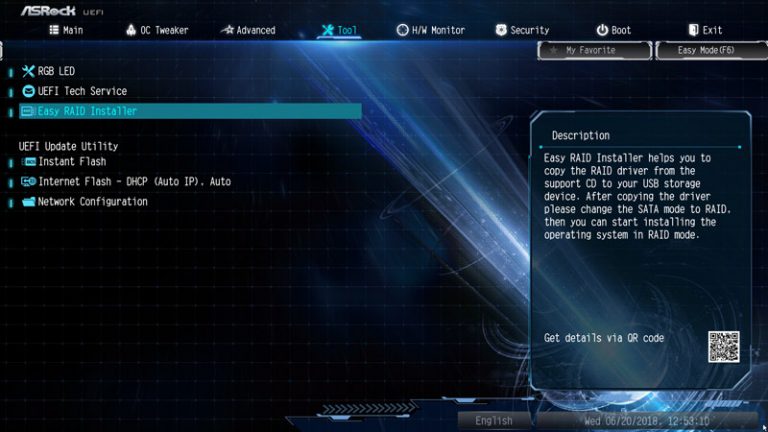The width and height of the screenshot is (768, 432).
Task: Select Internet Flash - DHCP option
Action: (134, 181)
